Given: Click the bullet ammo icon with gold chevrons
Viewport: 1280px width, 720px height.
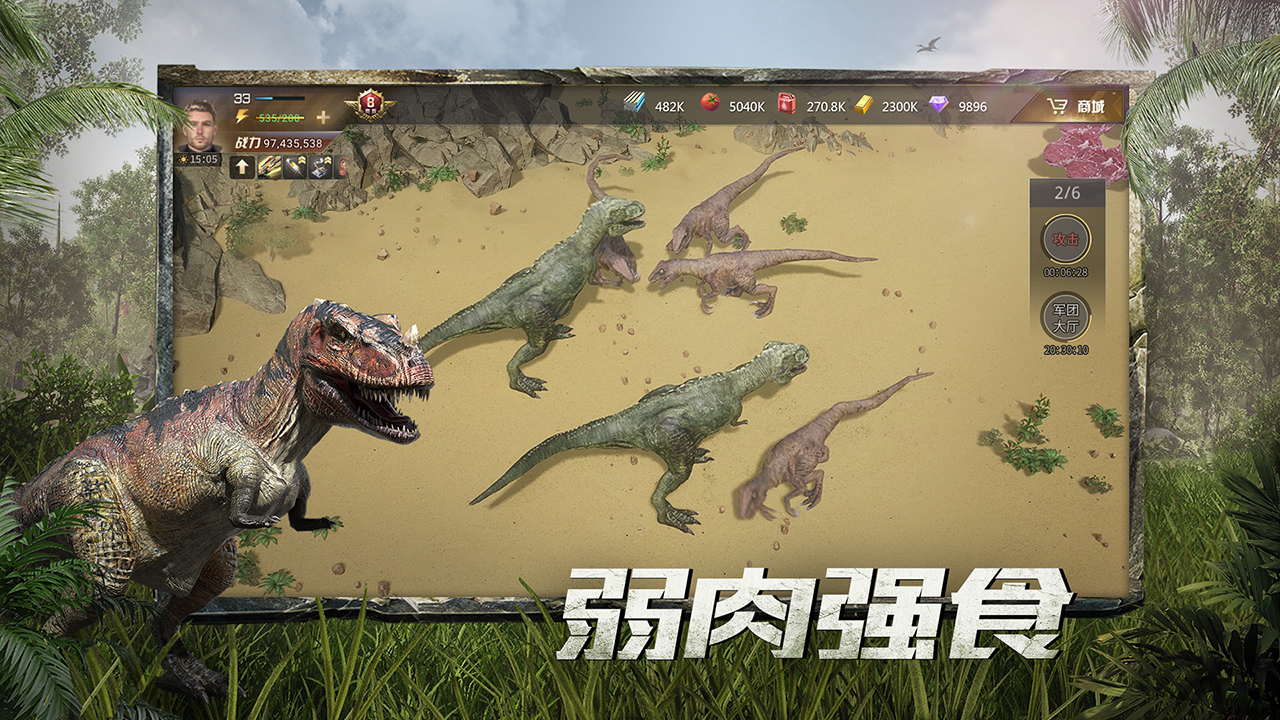Looking at the screenshot, I should pyautogui.click(x=293, y=168).
